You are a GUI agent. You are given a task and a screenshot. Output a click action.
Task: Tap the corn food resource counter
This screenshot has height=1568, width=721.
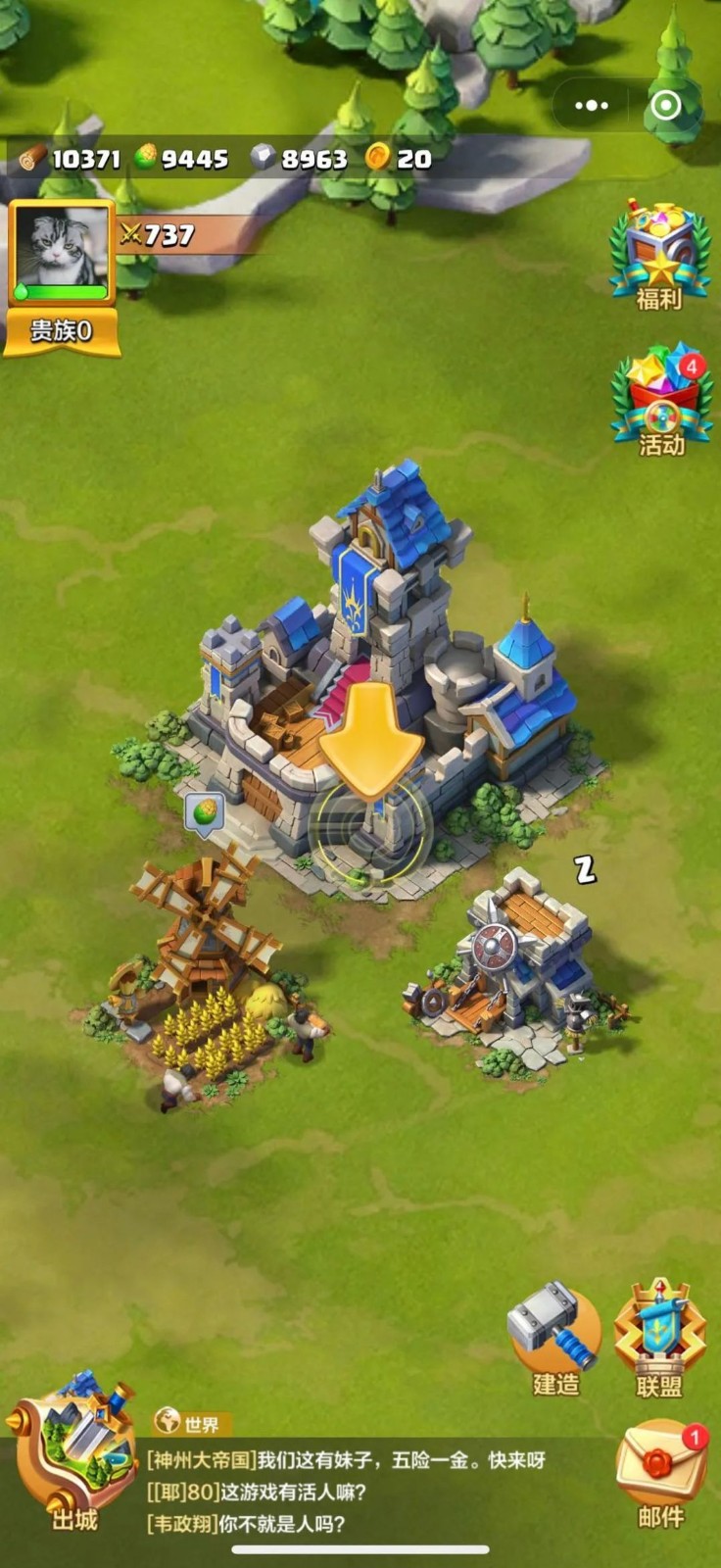pos(182,158)
